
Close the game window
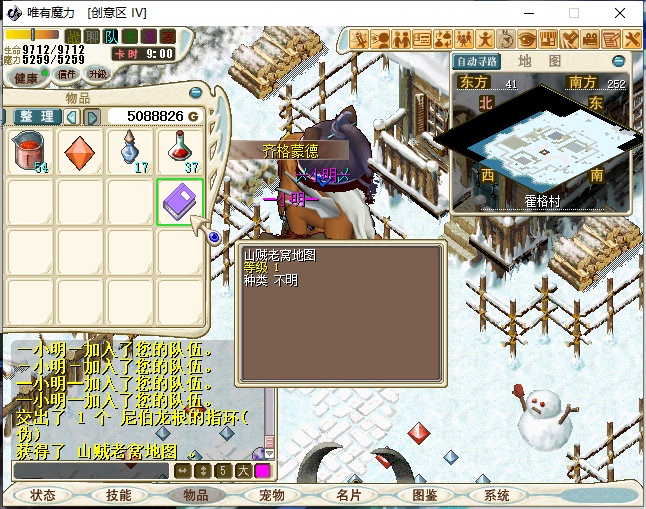tap(621, 13)
